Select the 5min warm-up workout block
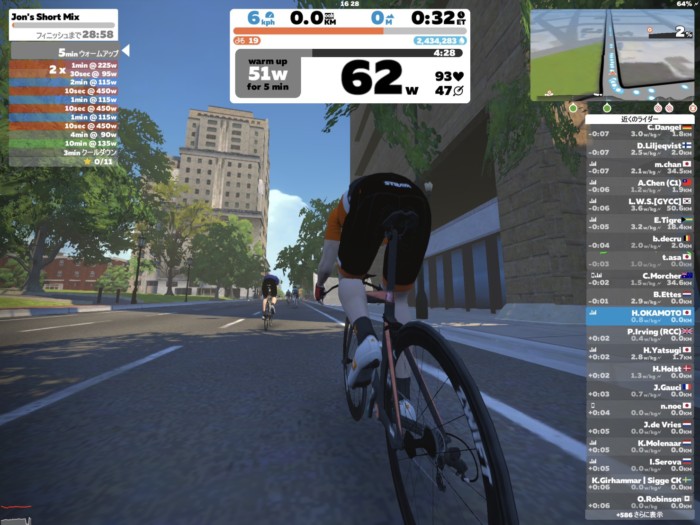This screenshot has width=700, height=525. click(64, 51)
